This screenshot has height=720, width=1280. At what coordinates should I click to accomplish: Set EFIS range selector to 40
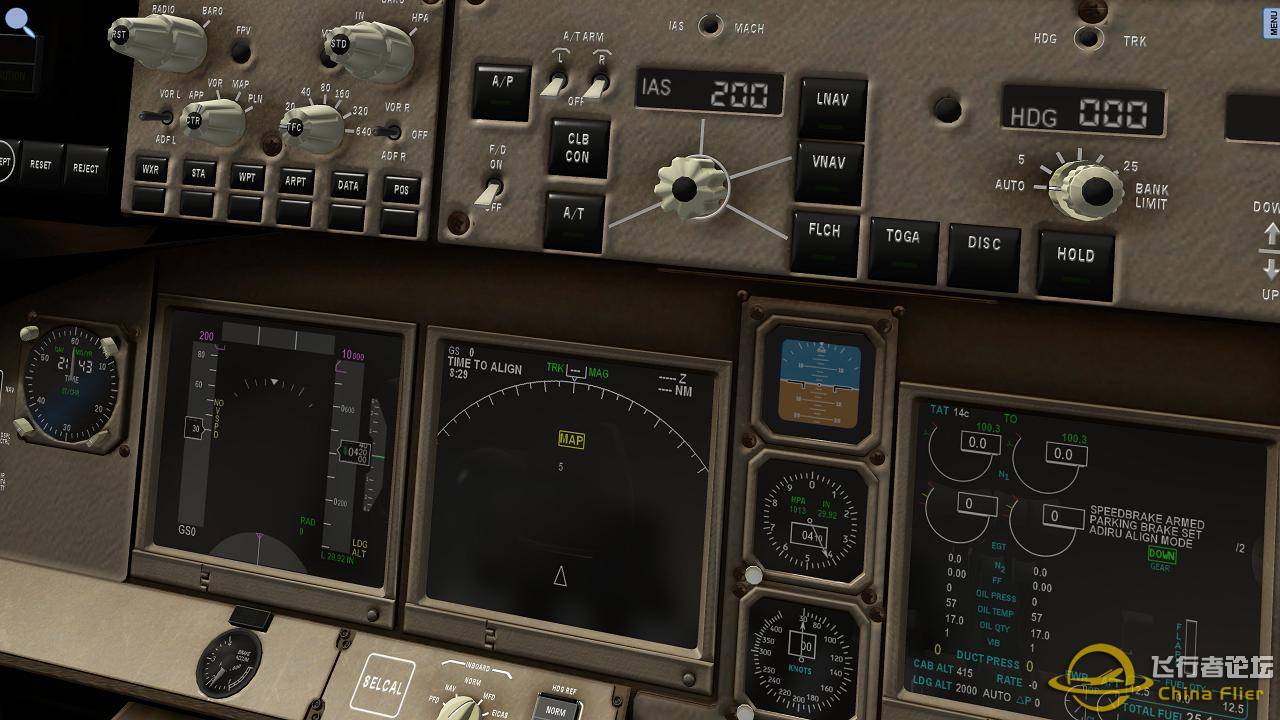coord(306,97)
